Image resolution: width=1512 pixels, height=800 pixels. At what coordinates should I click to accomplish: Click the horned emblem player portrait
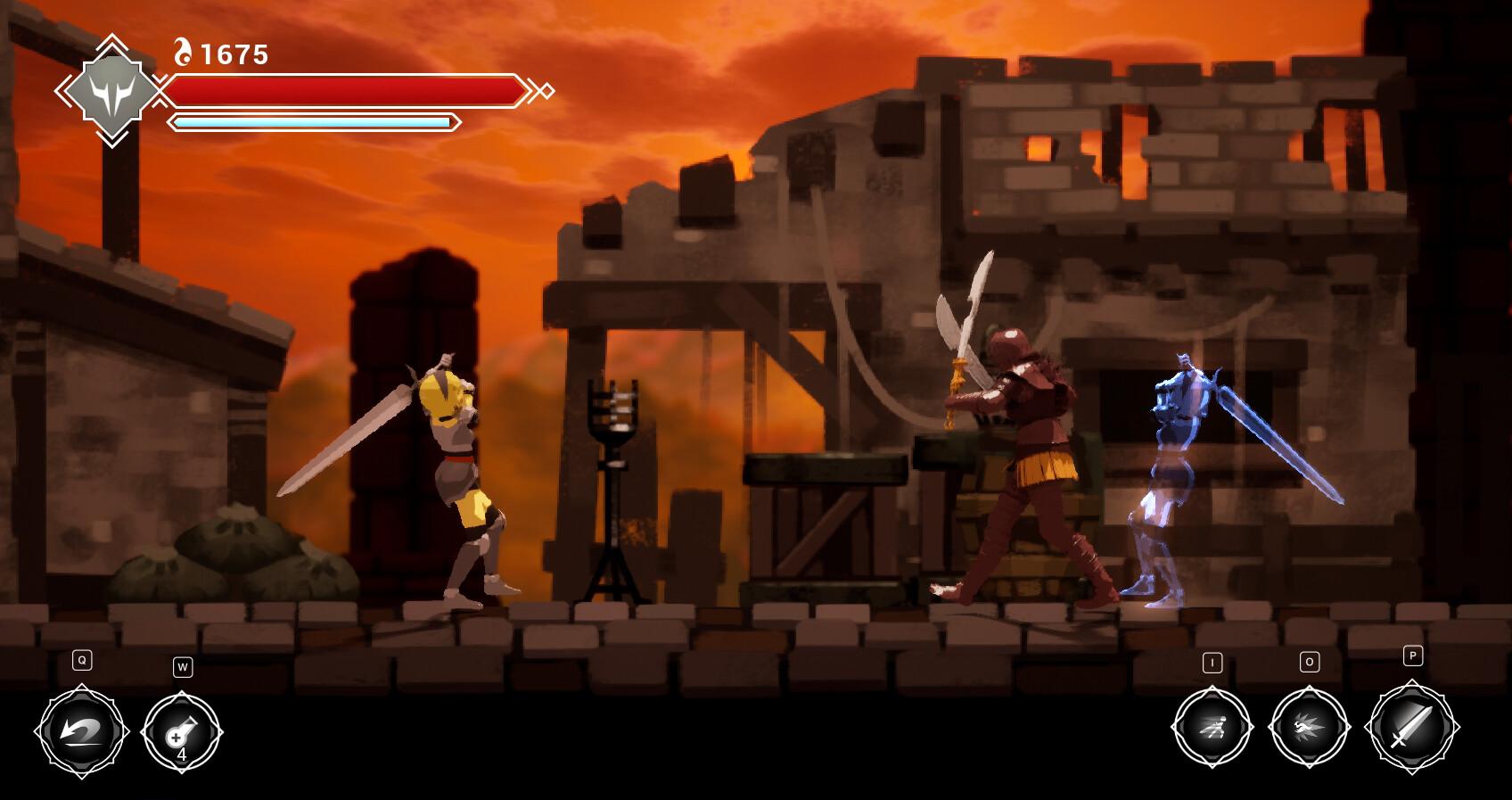pyautogui.click(x=114, y=92)
